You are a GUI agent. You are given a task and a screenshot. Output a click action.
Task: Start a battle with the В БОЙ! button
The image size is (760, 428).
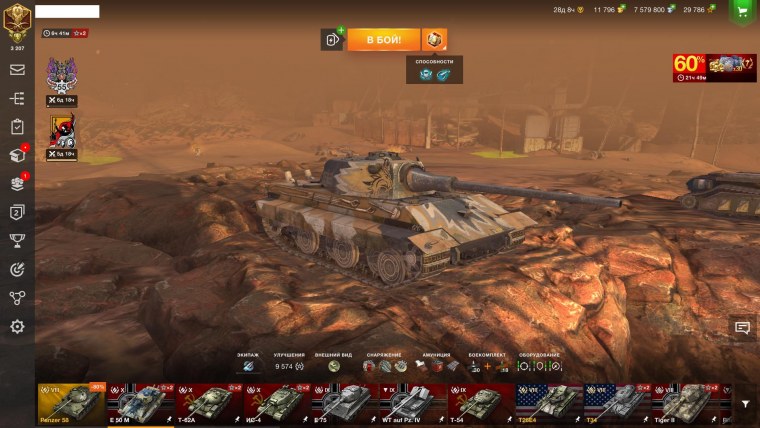[384, 39]
